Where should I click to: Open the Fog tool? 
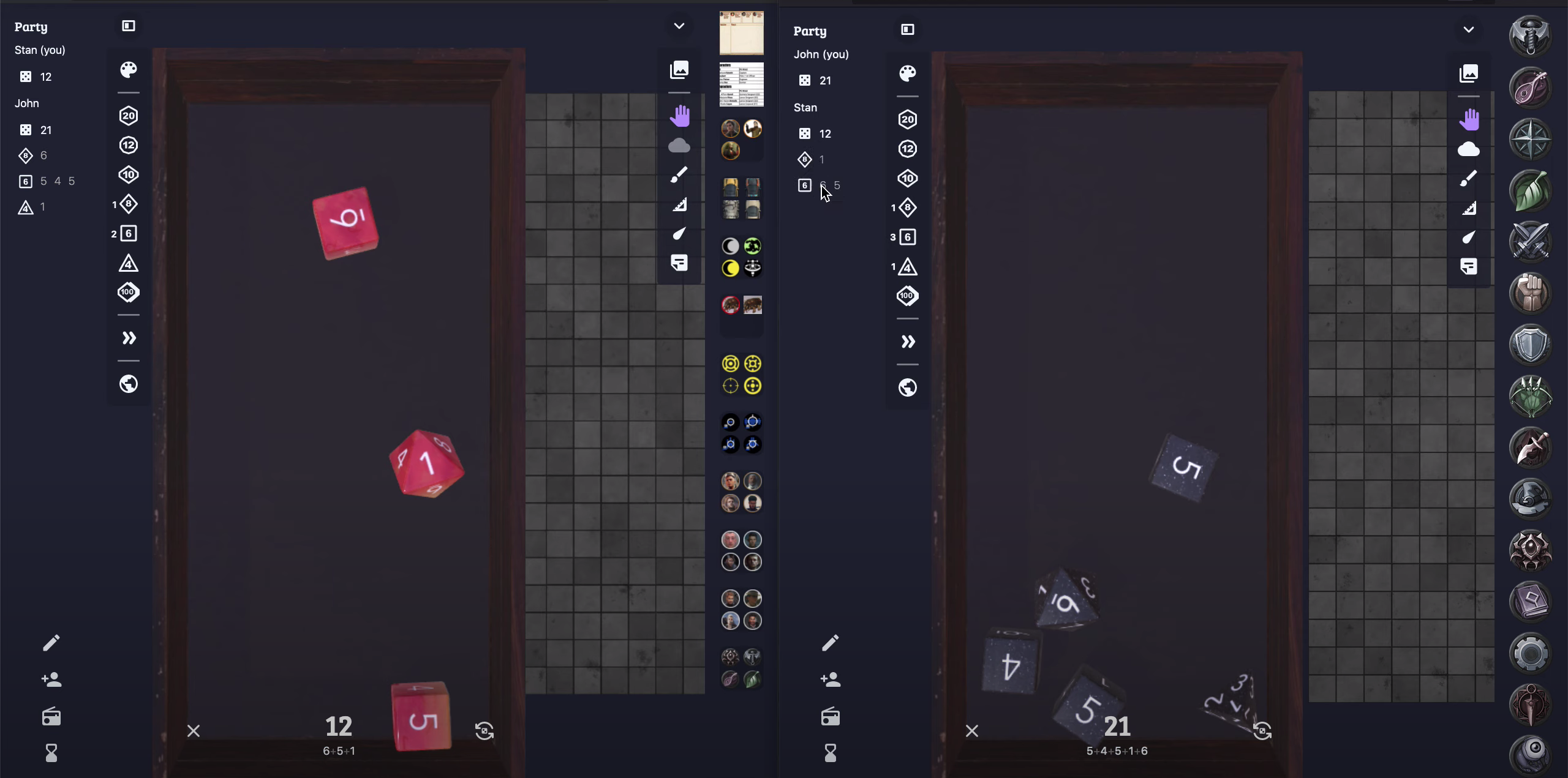tap(679, 146)
